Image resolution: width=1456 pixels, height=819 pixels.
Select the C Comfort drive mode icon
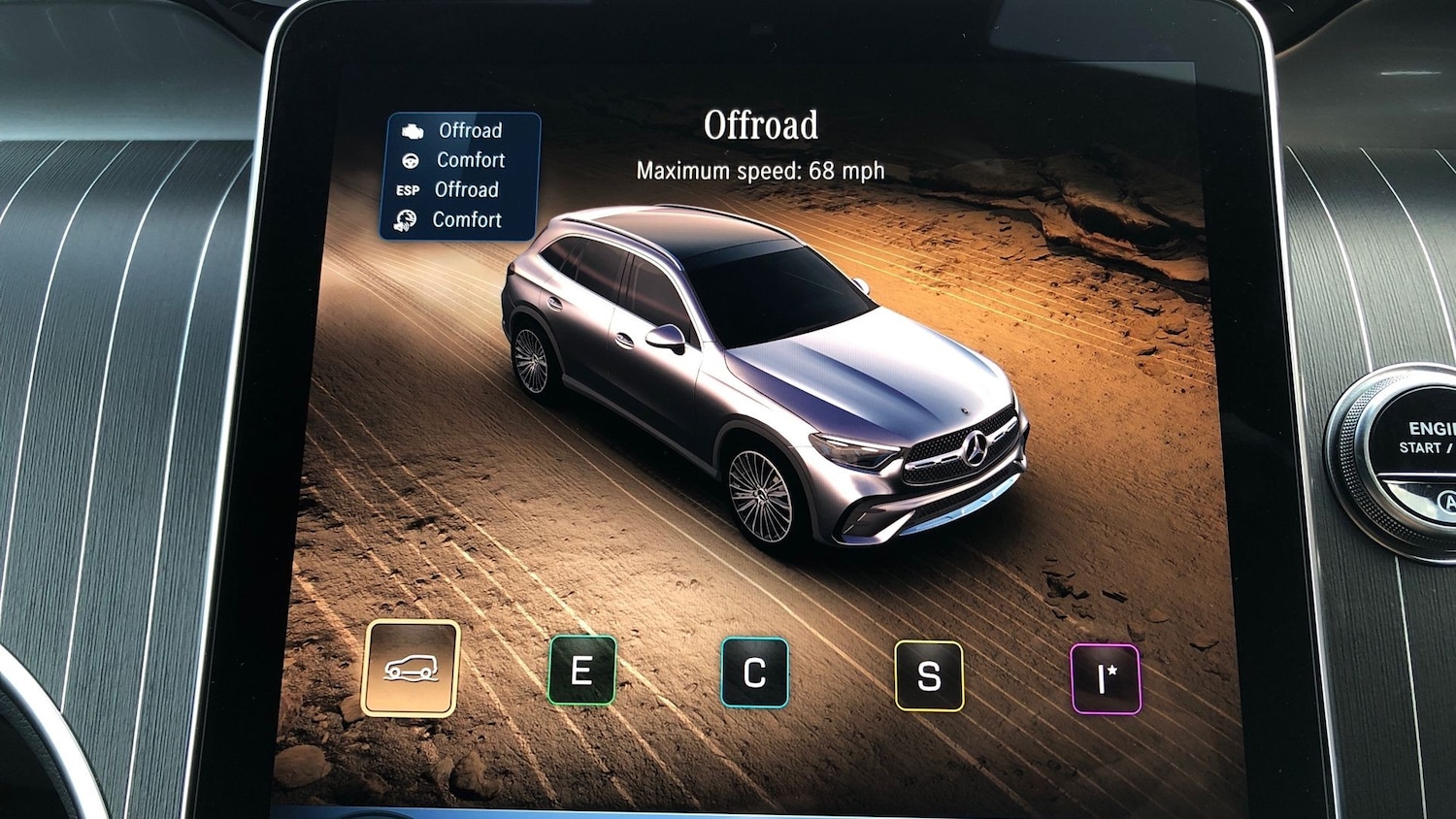[755, 673]
